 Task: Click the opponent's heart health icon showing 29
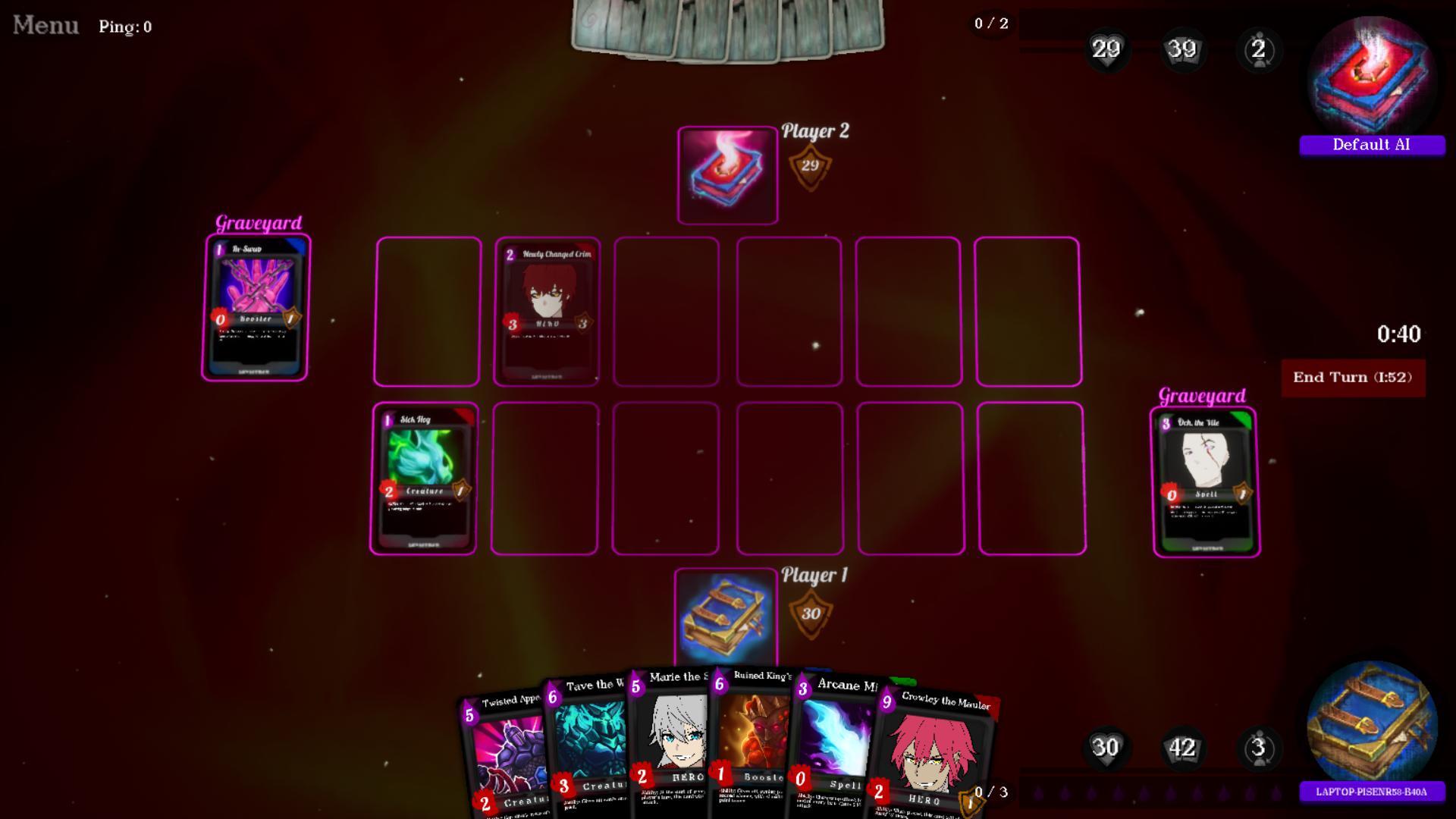coord(1106,50)
